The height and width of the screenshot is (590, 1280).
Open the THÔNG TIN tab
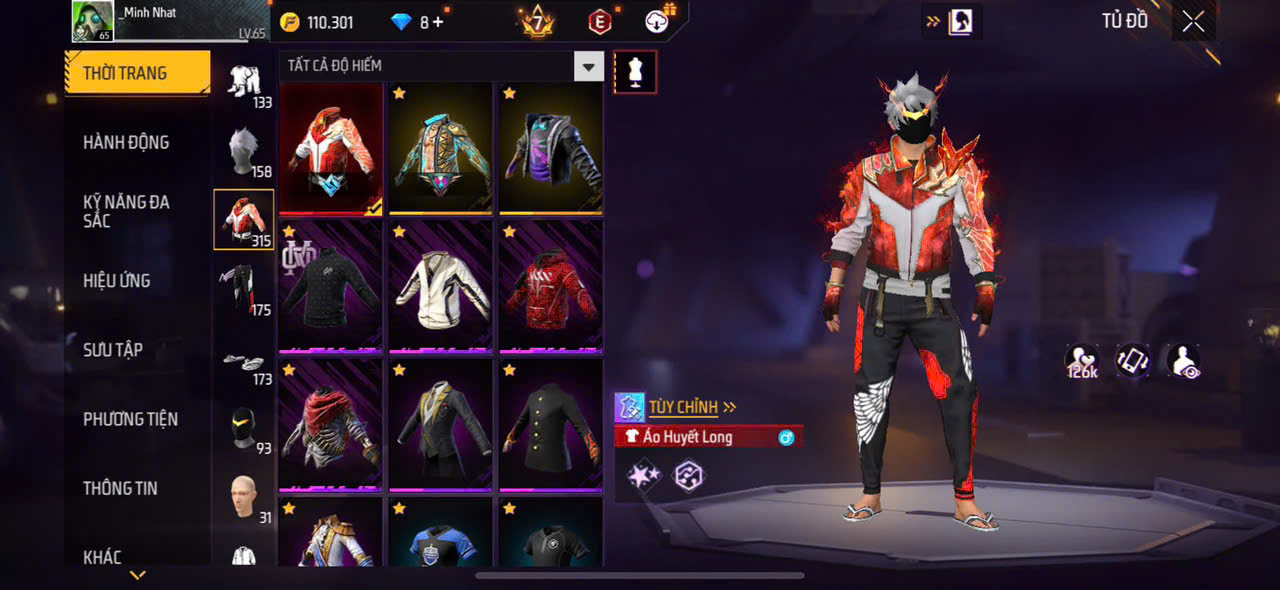tap(120, 488)
